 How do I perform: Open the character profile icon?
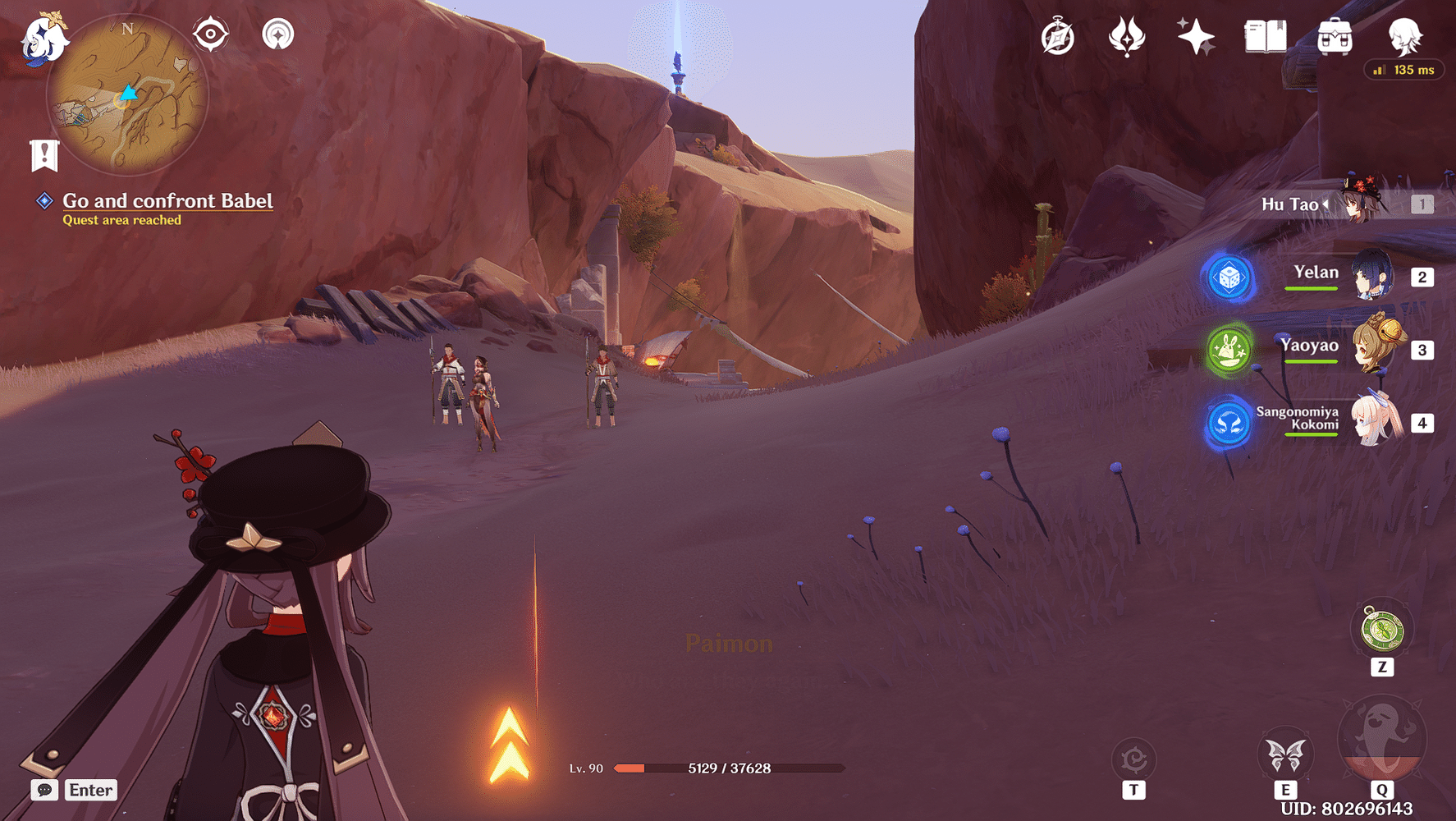(x=1404, y=34)
